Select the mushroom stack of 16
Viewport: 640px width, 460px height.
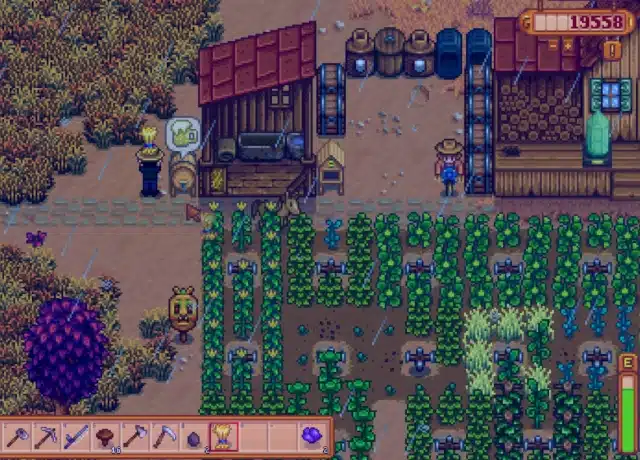[105, 436]
